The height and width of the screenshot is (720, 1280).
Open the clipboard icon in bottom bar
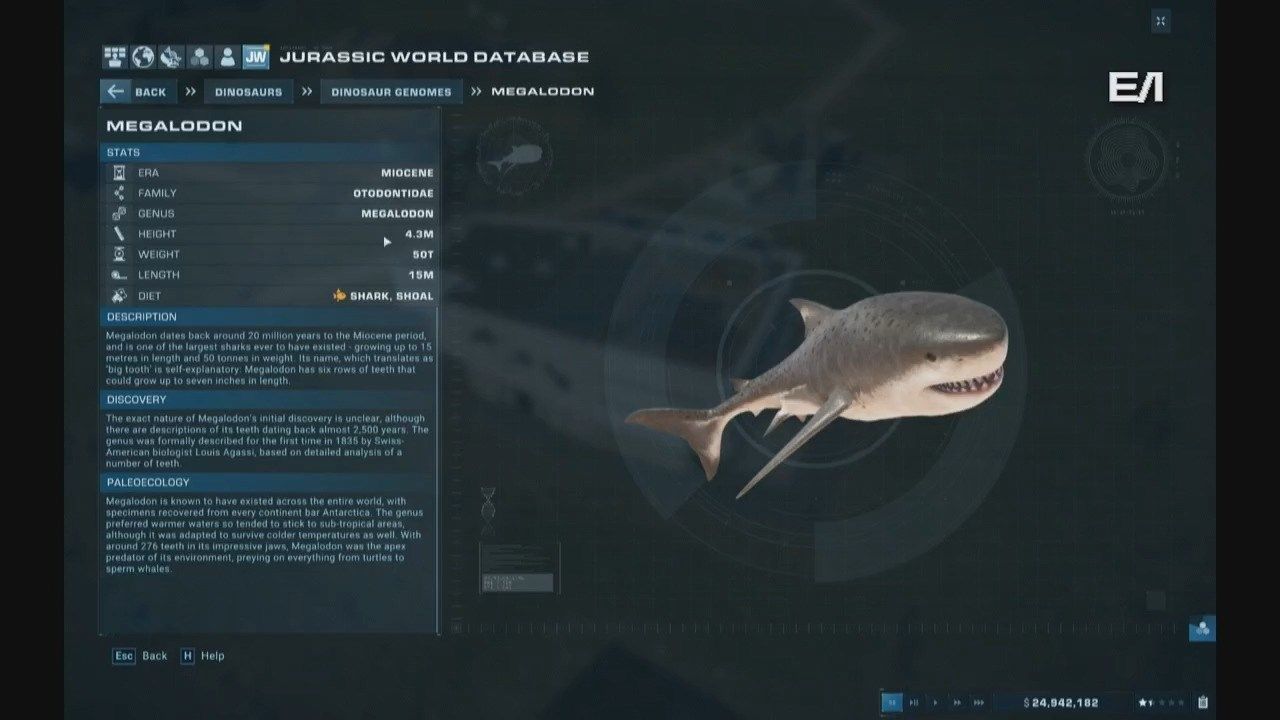pos(1203,702)
